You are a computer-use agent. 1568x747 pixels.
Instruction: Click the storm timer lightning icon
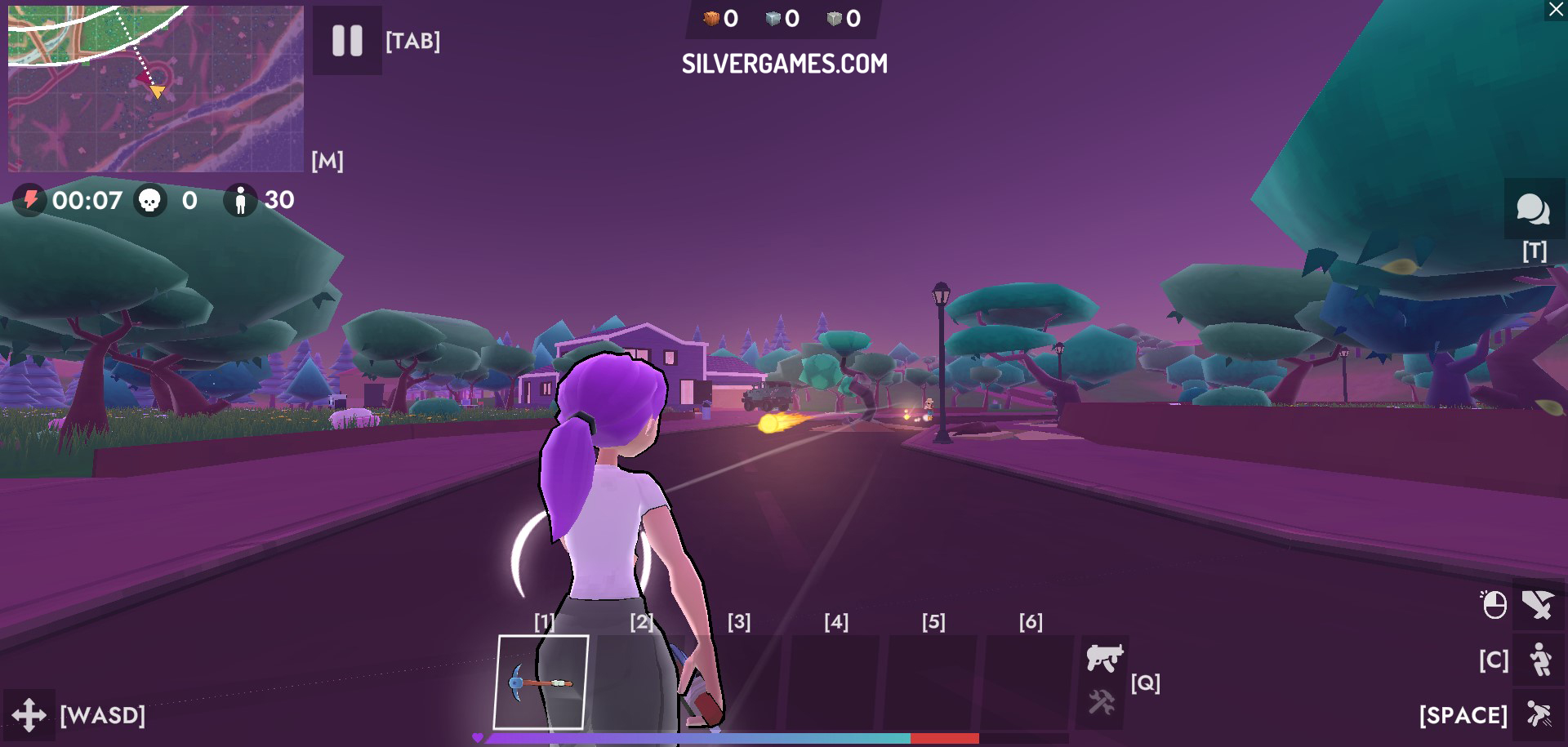pyautogui.click(x=29, y=200)
